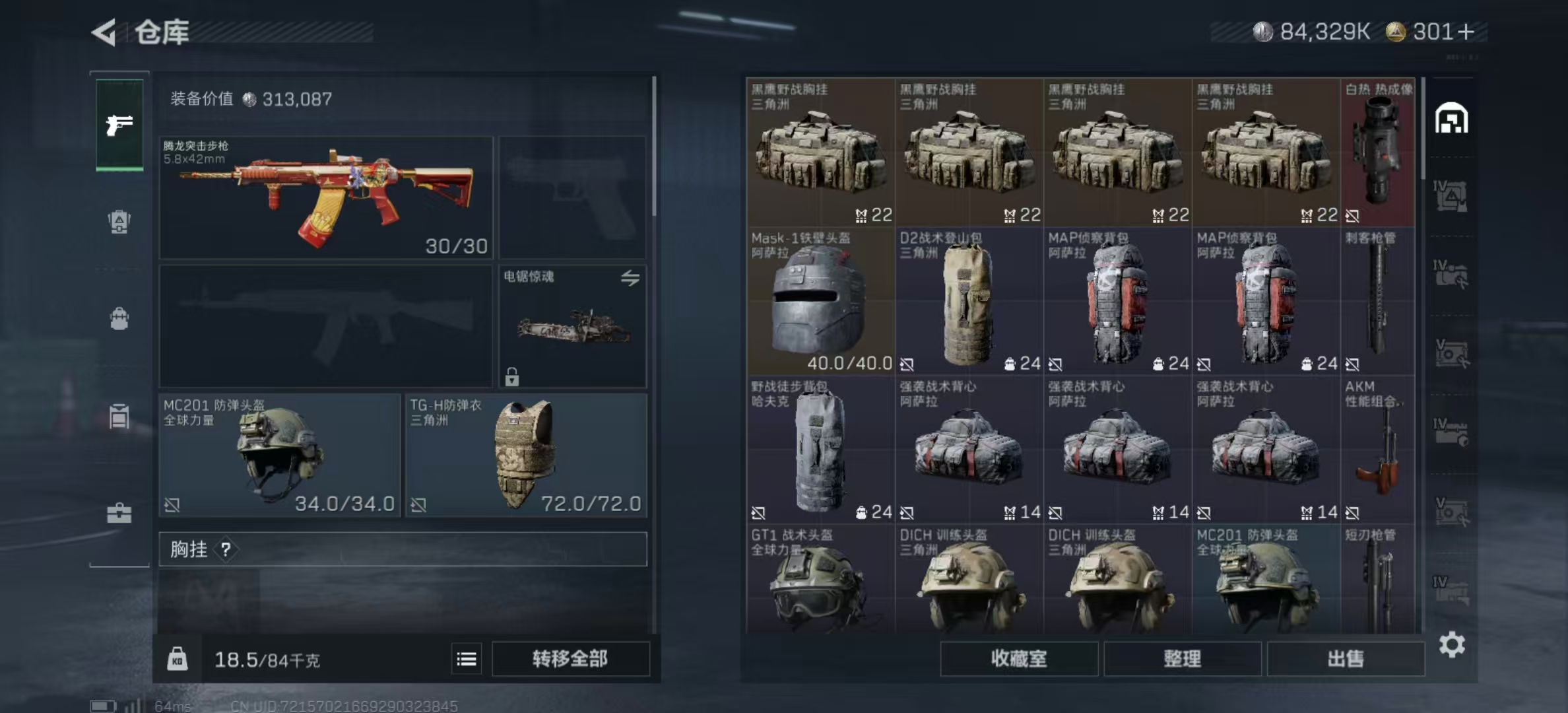Click the 转移全部 button
Screen dimensions: 1568x713
570,659
